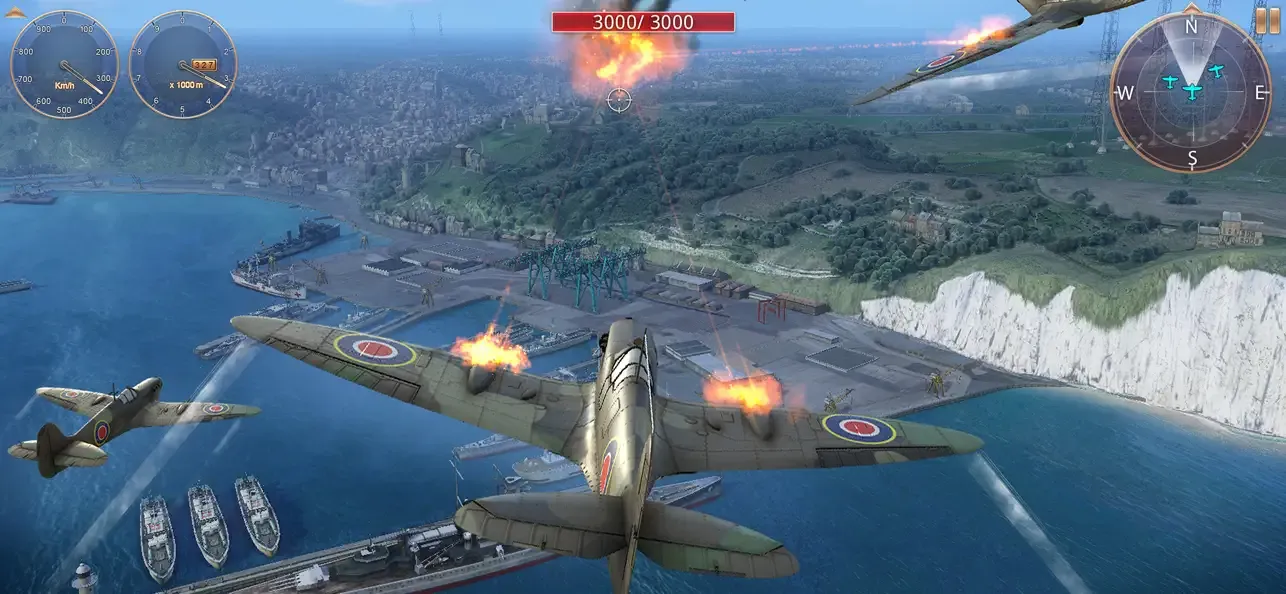Click the compass radar minimap
Screen dimensions: 1286x594
pos(1191,92)
